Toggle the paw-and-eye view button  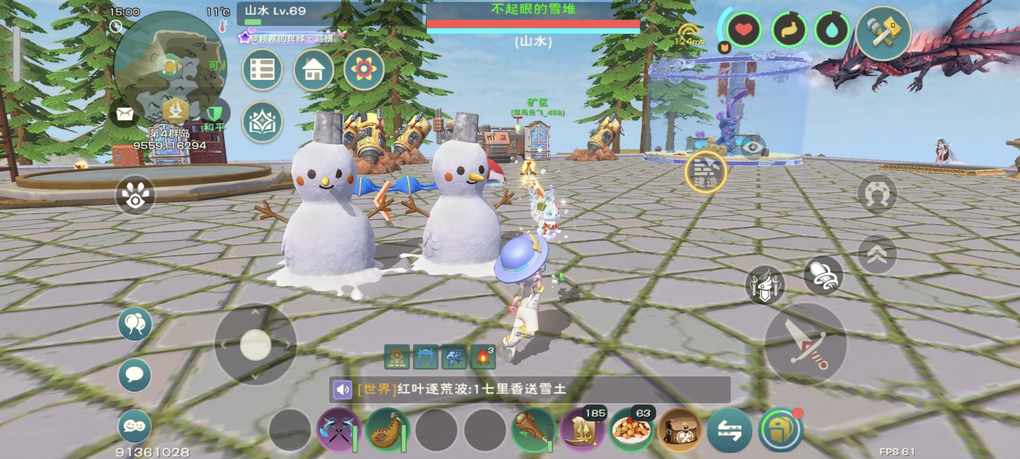(135, 195)
